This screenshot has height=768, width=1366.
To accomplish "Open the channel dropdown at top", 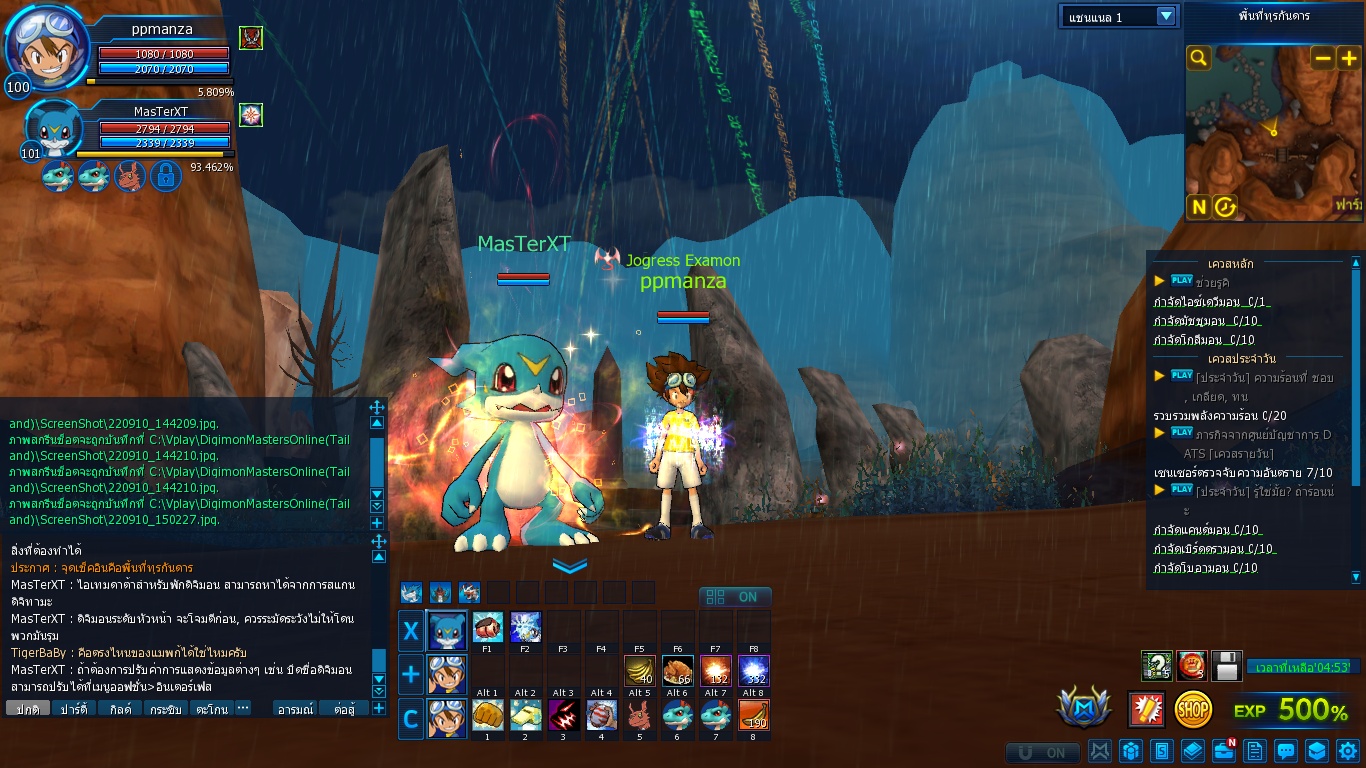I will (1165, 16).
